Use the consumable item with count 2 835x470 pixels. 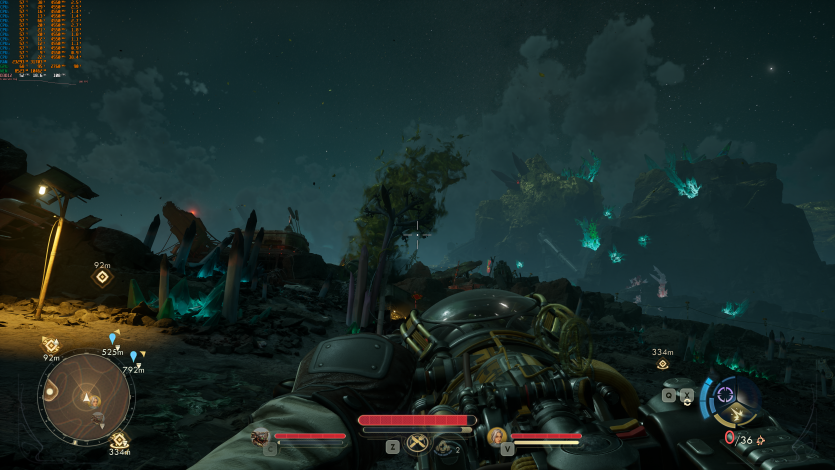444,447
